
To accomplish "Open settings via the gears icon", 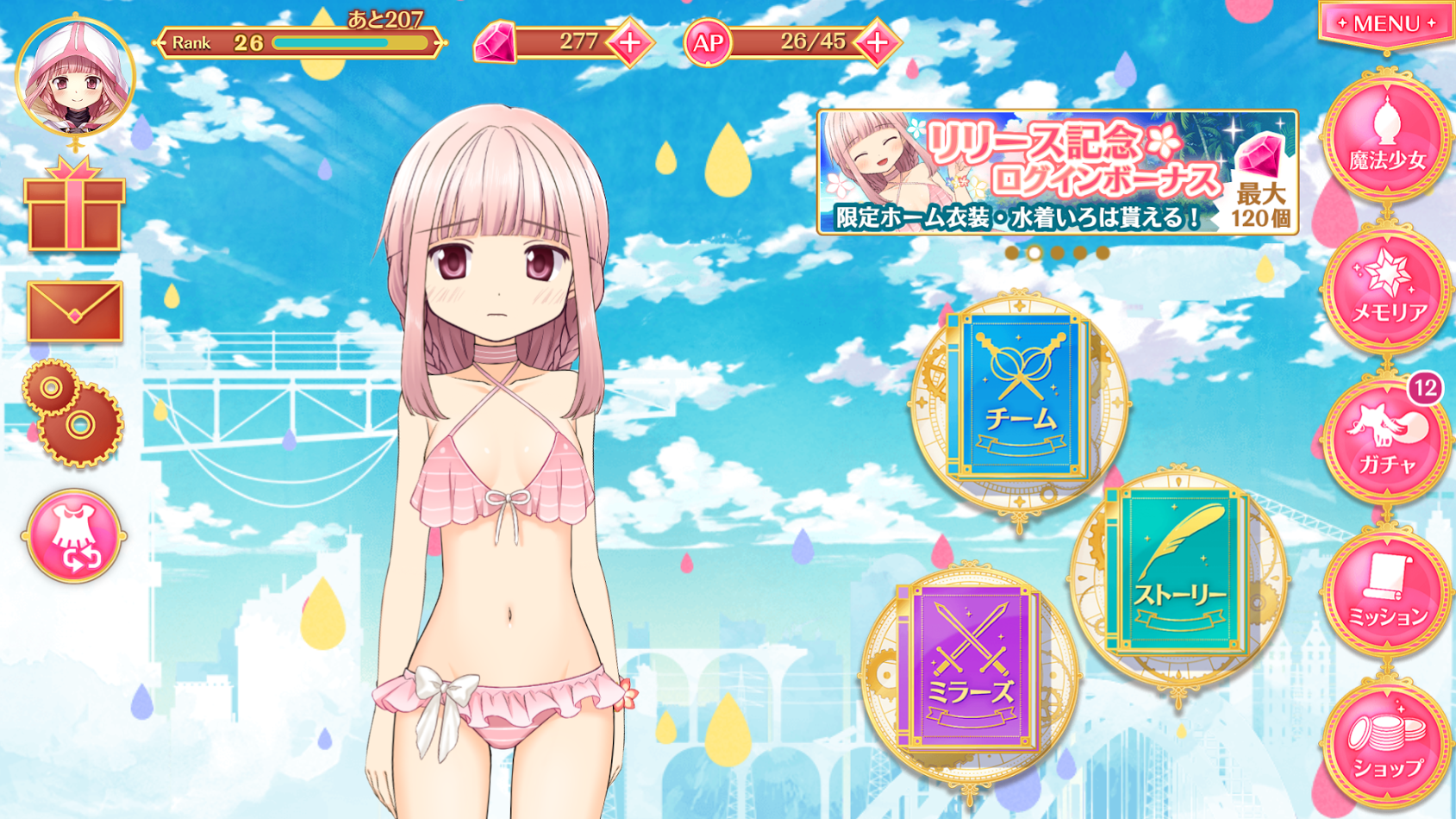I will click(x=73, y=412).
